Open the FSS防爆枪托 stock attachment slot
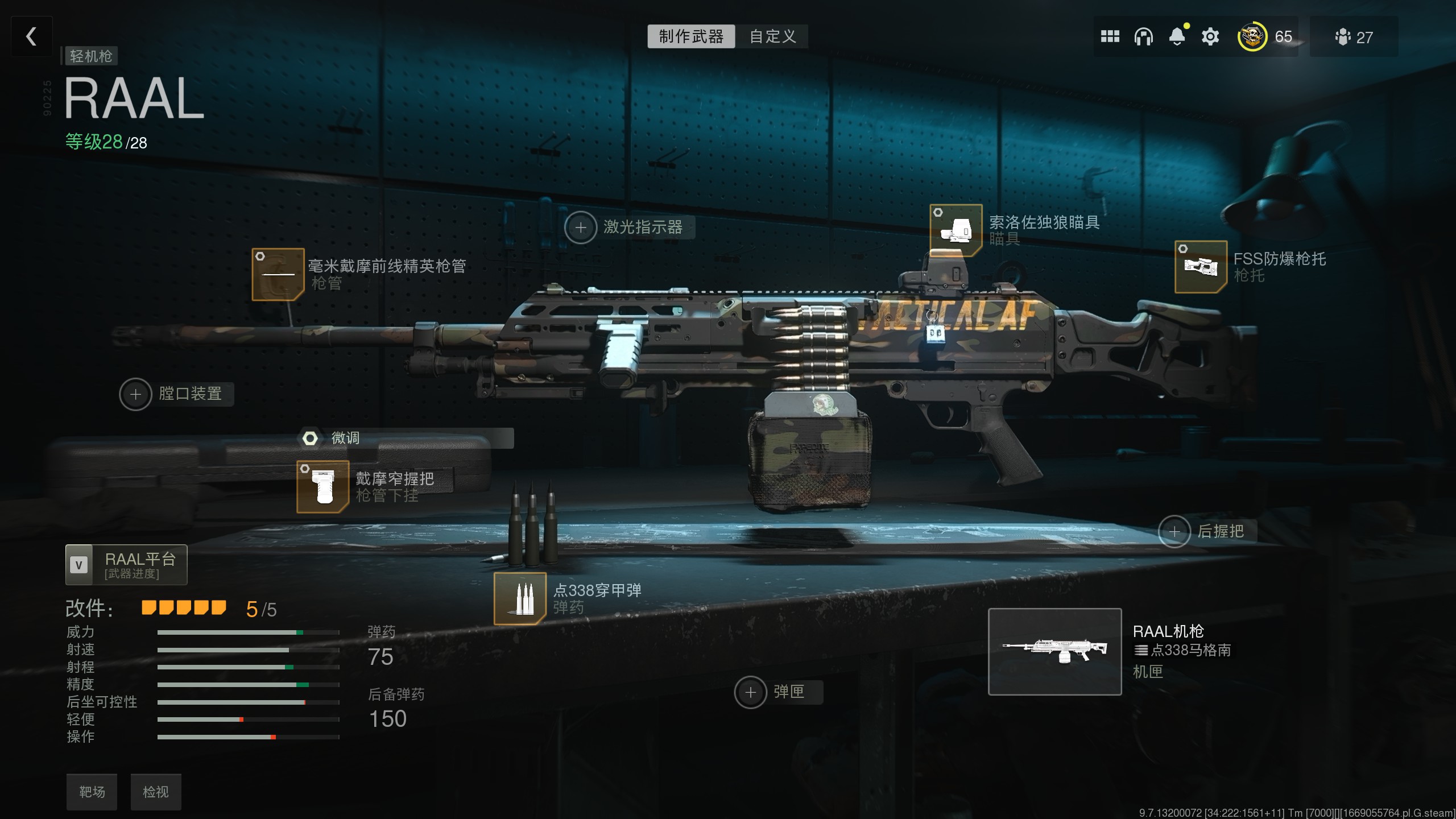 click(1200, 266)
